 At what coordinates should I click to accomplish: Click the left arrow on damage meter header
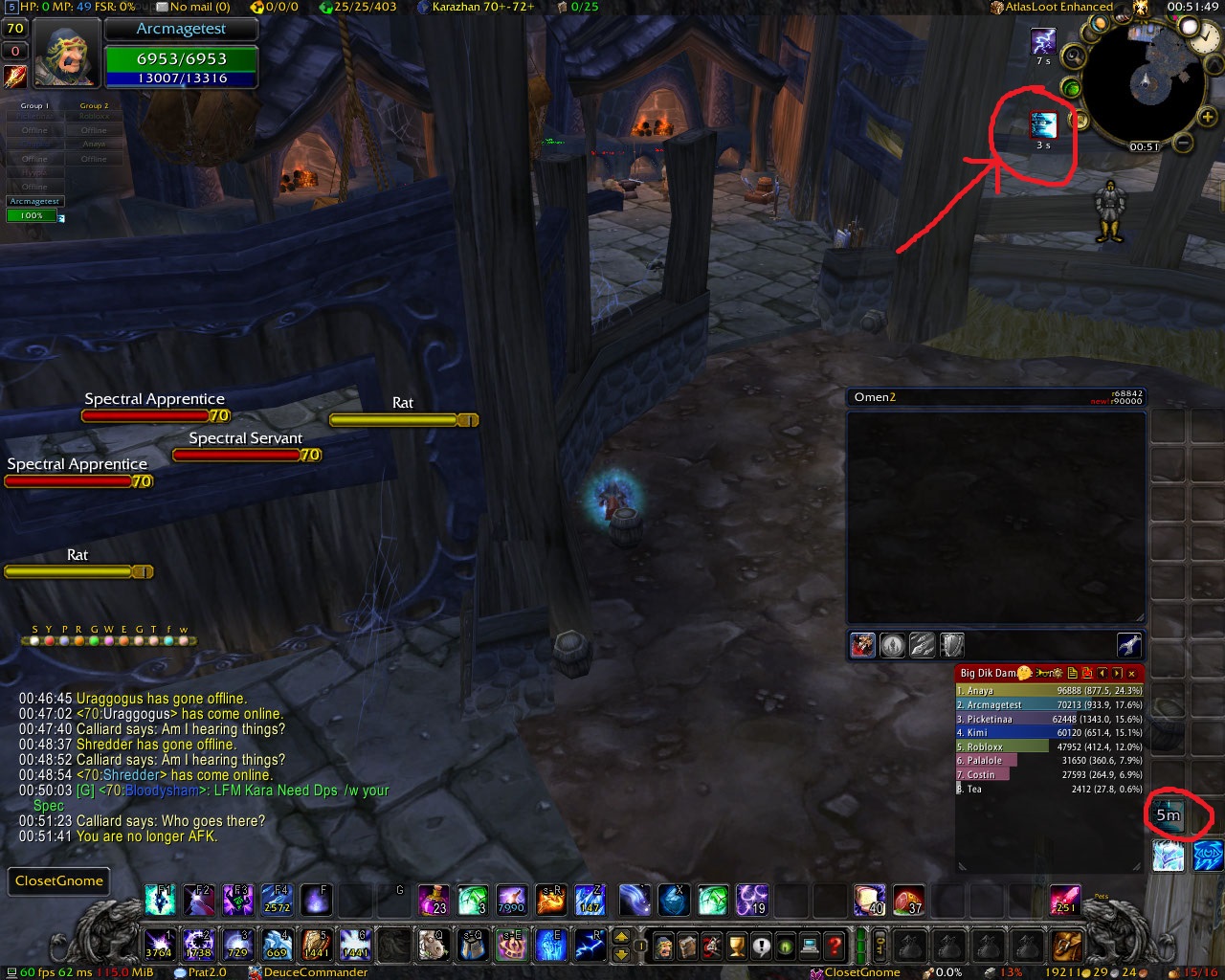1102,674
